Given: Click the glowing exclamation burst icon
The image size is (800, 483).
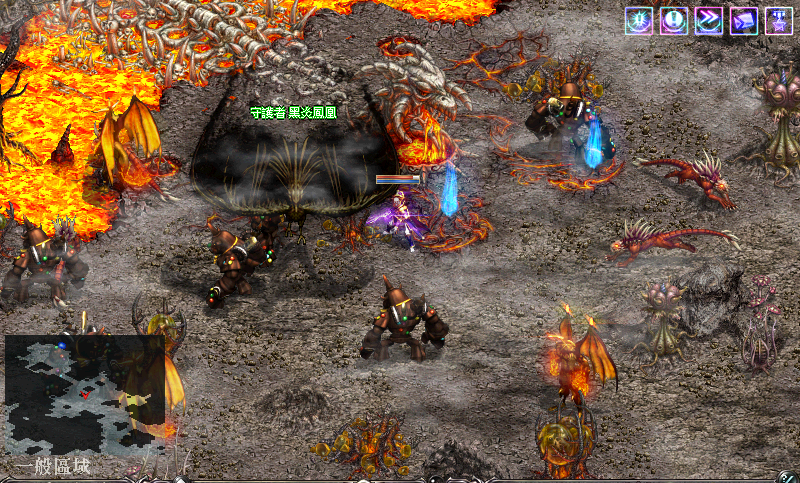Looking at the screenshot, I should click(639, 21).
